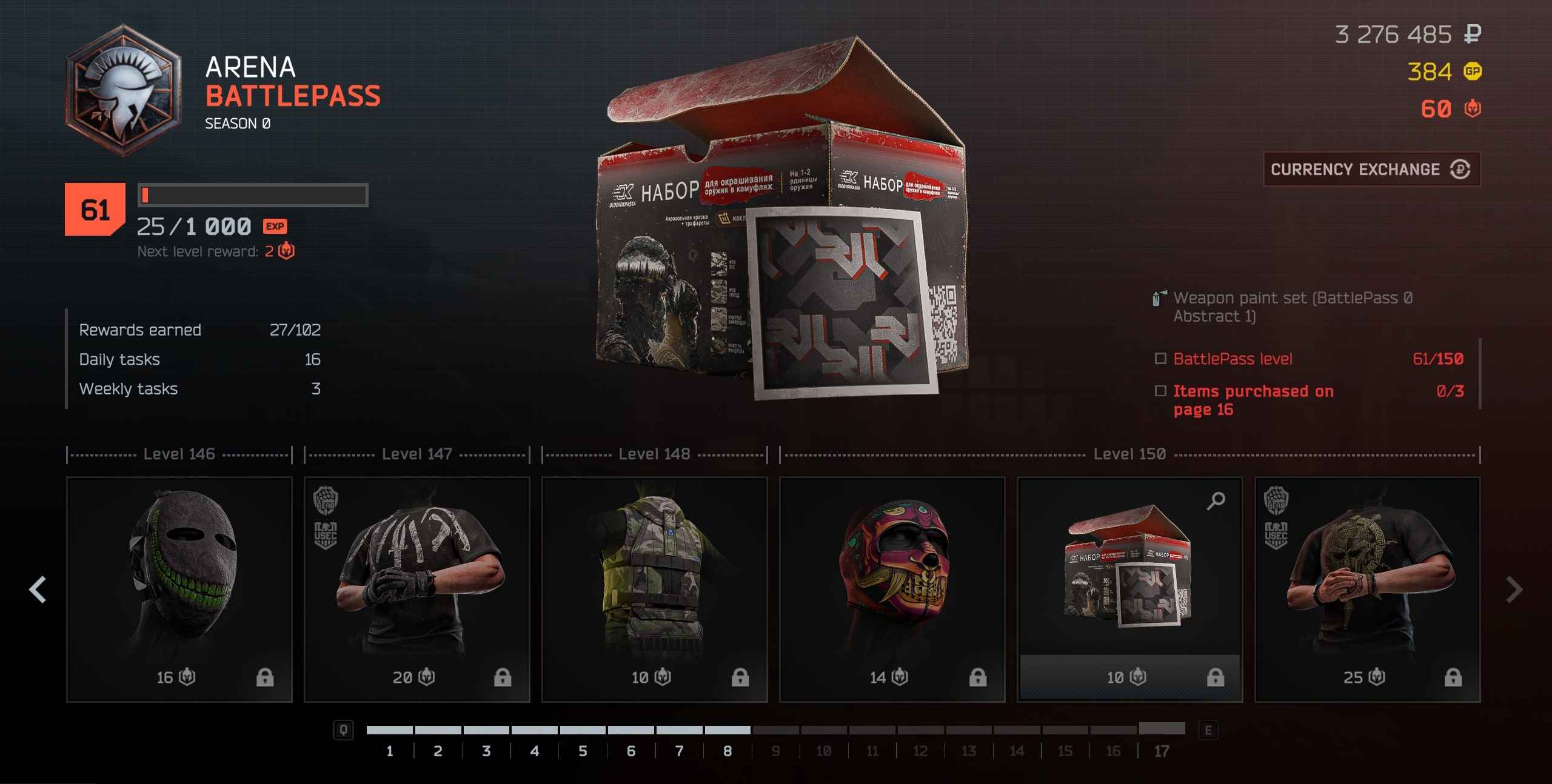The width and height of the screenshot is (1552, 784).
Task: Go to the next rewards page arrow
Action: click(x=1514, y=590)
